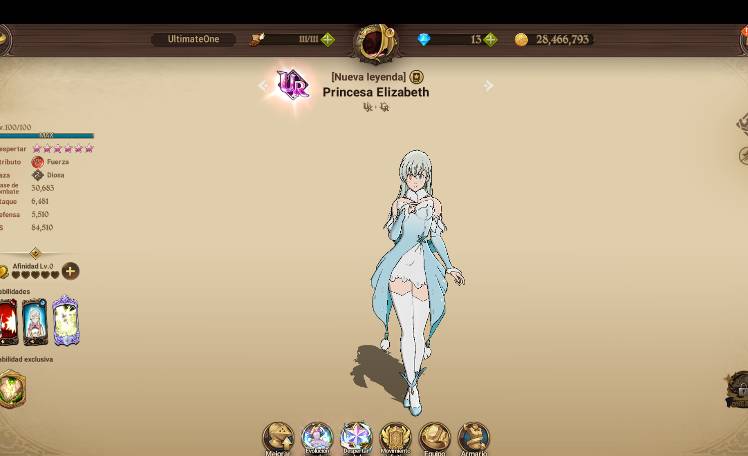The height and width of the screenshot is (456, 748).
Task: Open the tavern emblem at top center
Action: pos(375,42)
